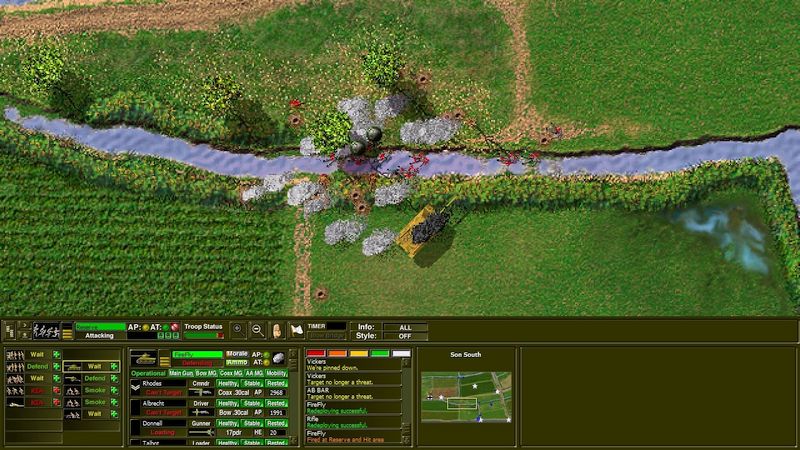Select crew member Donnell the Gunner
800x450 pixels.
(152, 423)
